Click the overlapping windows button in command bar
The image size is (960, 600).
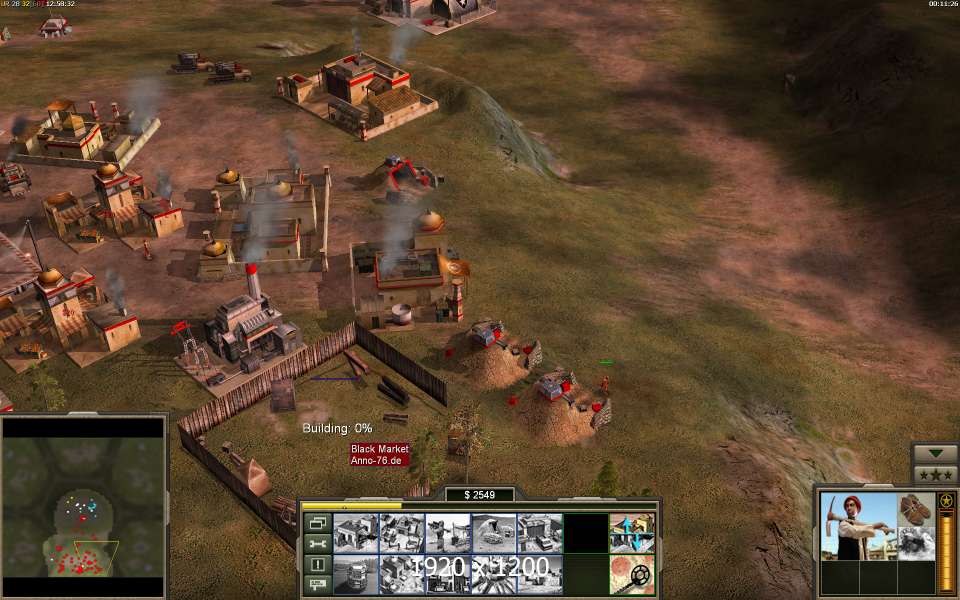[318, 522]
